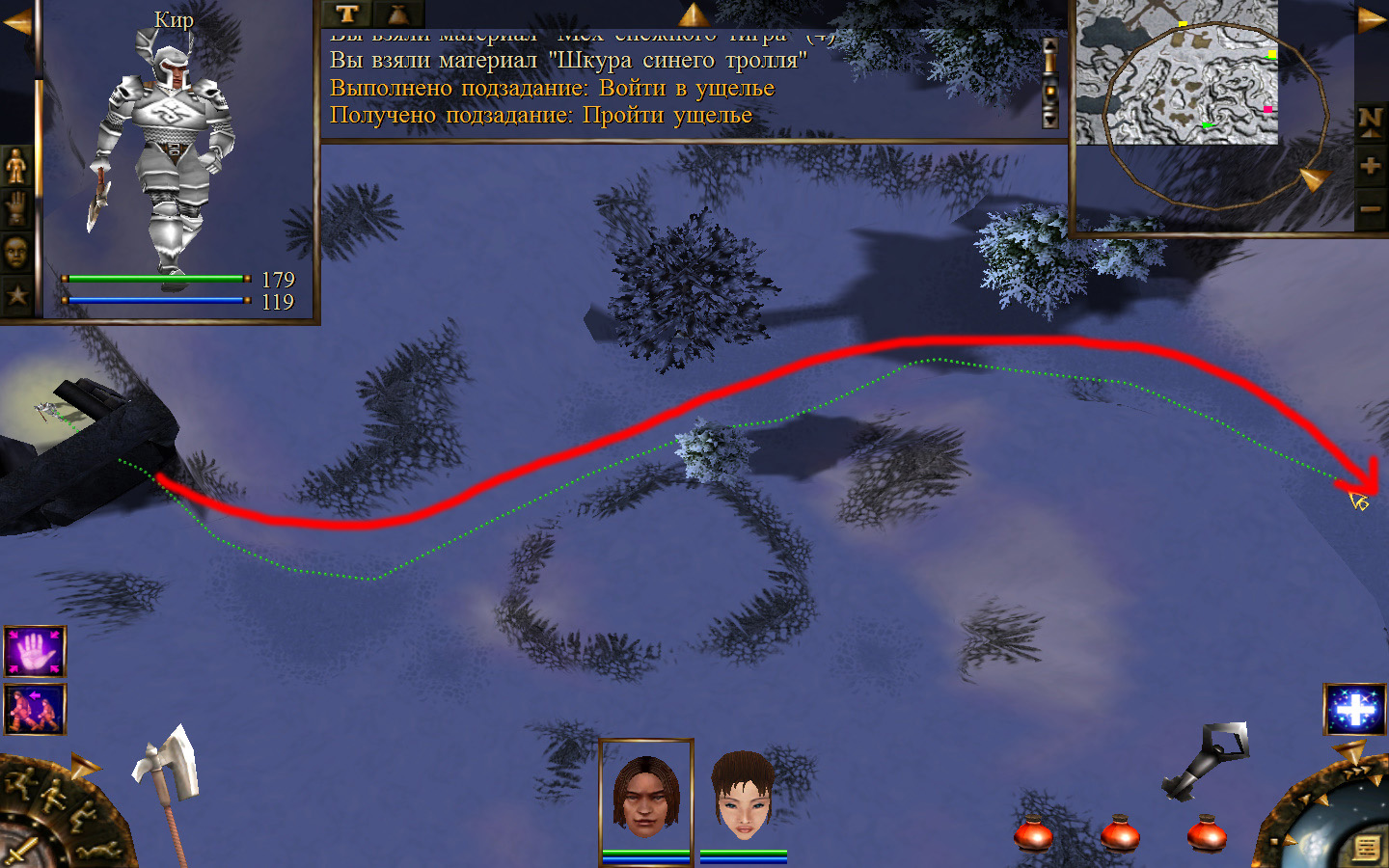This screenshot has height=868, width=1389.
Task: Switch to the bag tab above log
Action: click(397, 14)
